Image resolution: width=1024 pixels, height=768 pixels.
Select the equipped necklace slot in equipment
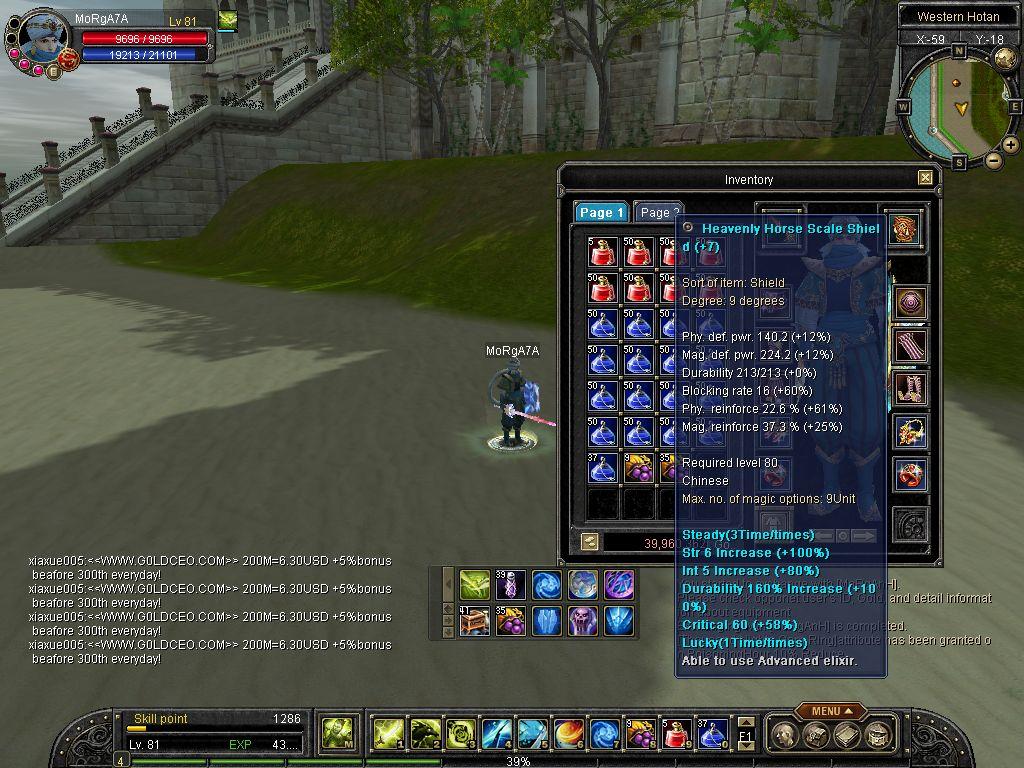pyautogui.click(x=910, y=432)
